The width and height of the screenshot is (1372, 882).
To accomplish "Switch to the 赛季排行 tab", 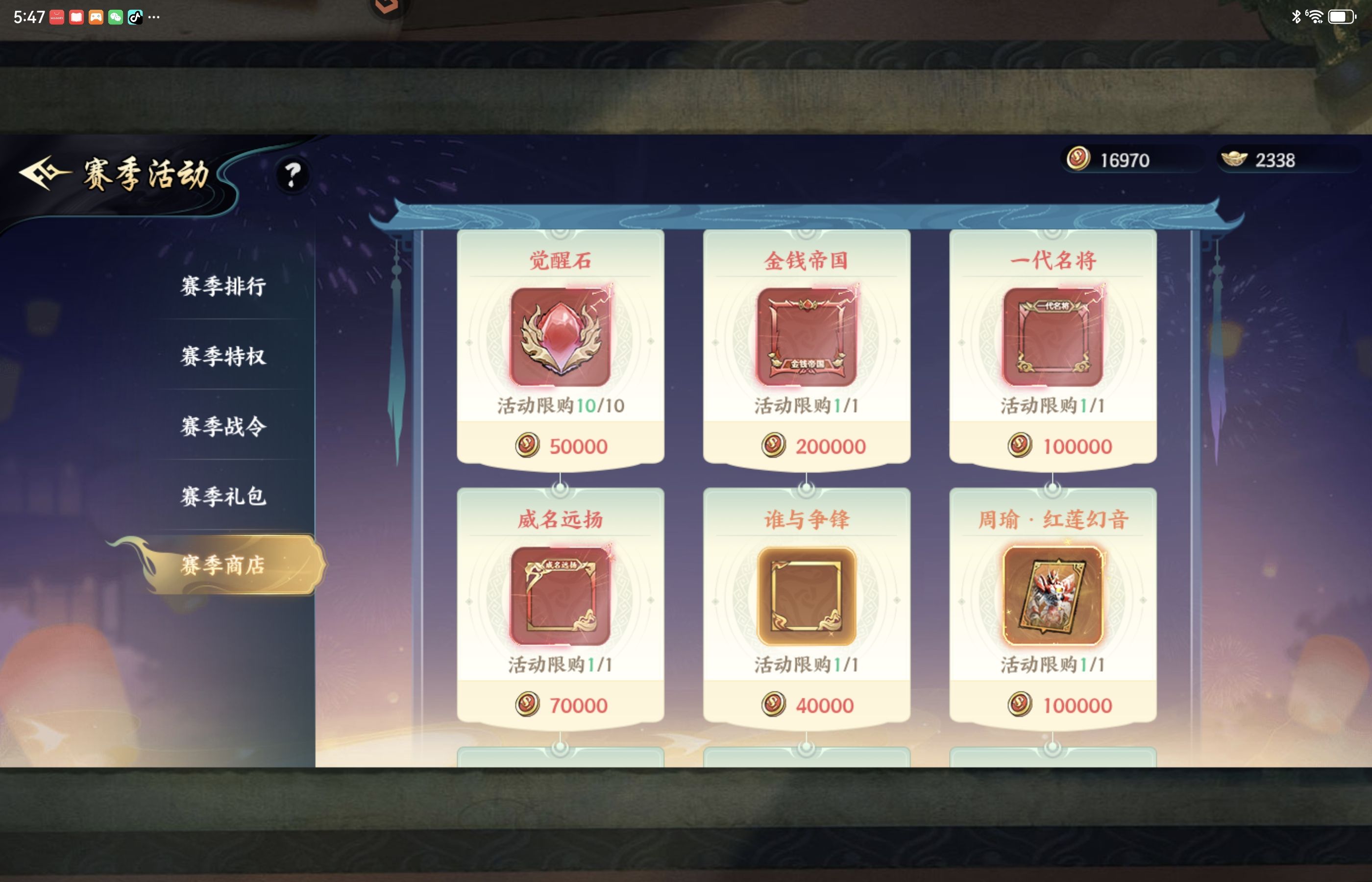I will 223,286.
